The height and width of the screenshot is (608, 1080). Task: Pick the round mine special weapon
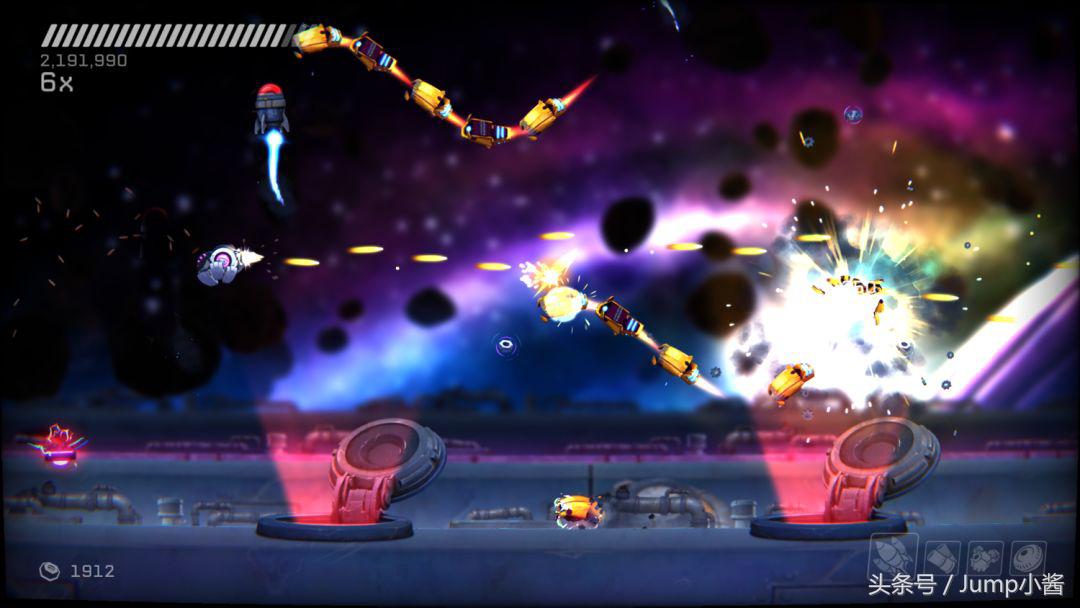pos(1026,556)
